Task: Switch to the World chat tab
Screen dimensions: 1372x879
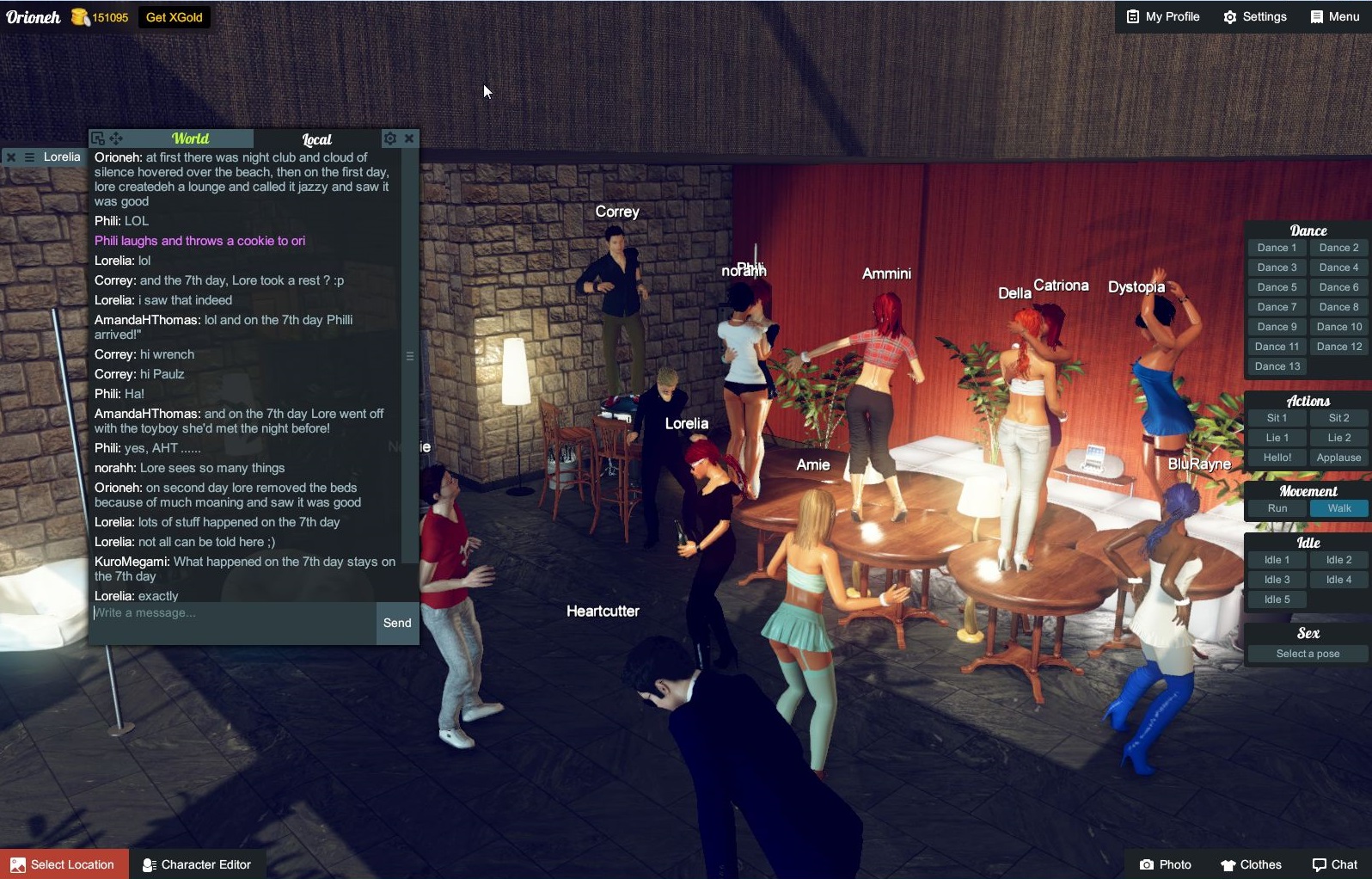Action: [x=191, y=138]
